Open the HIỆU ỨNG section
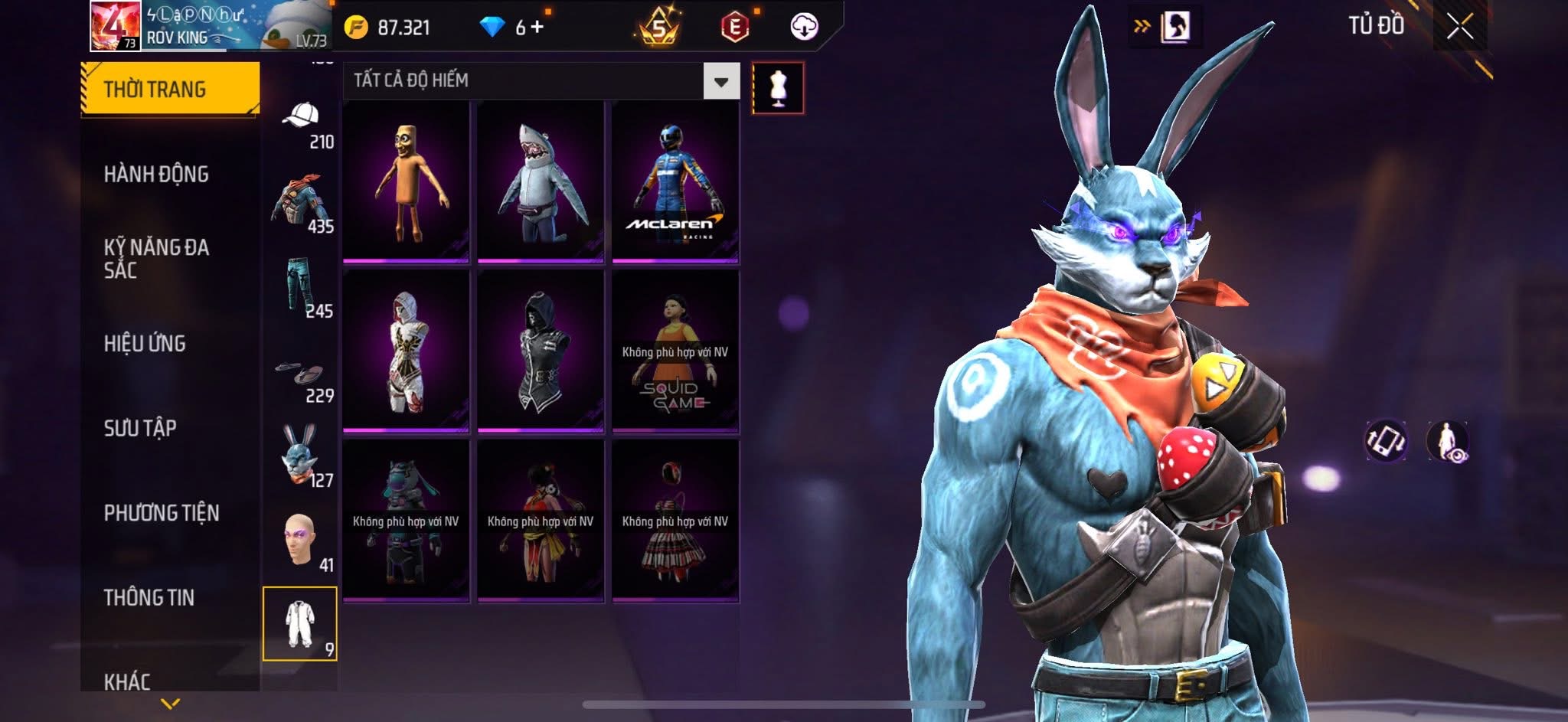1568x722 pixels. pos(145,344)
